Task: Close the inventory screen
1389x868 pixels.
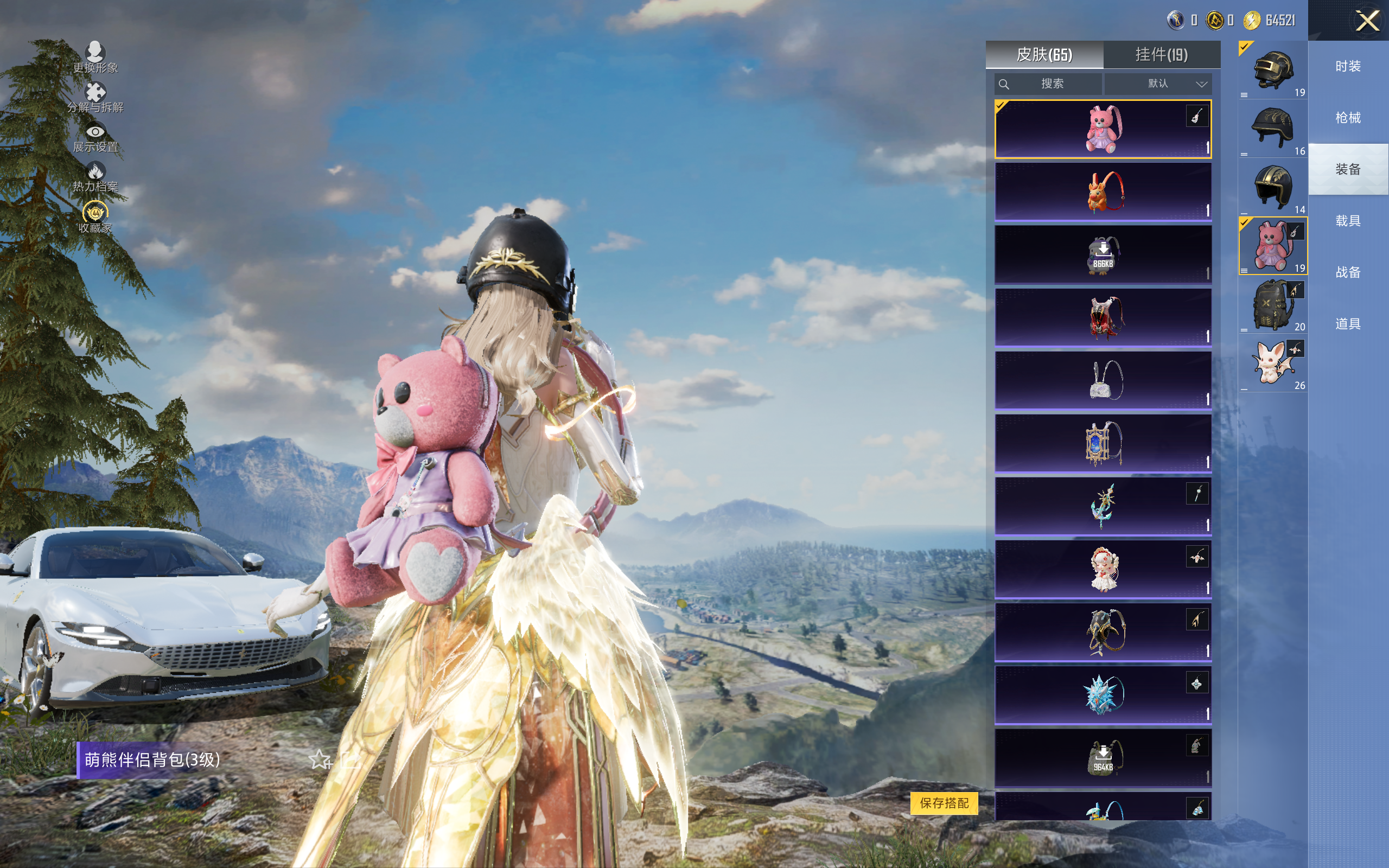Action: (x=1367, y=21)
